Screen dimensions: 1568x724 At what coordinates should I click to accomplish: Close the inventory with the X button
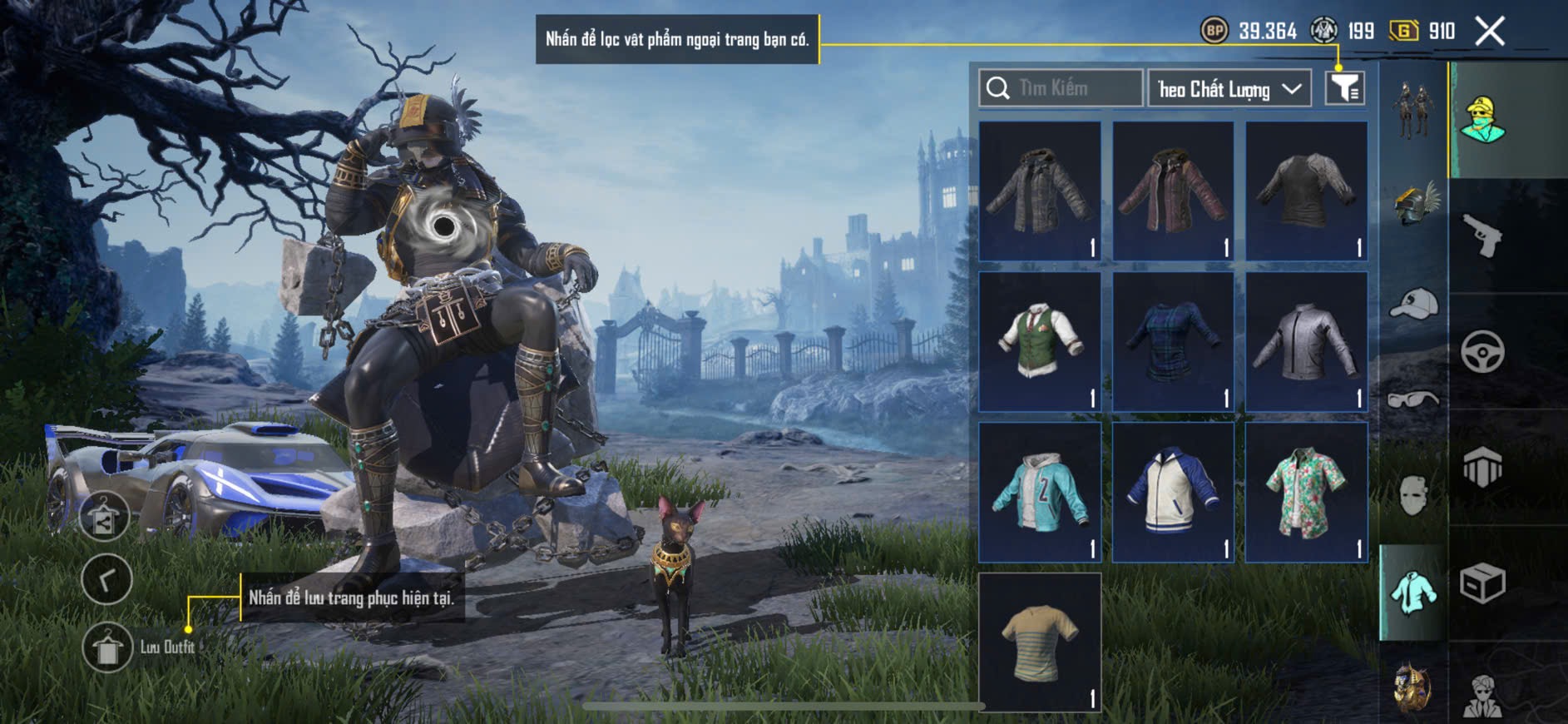coord(1490,32)
